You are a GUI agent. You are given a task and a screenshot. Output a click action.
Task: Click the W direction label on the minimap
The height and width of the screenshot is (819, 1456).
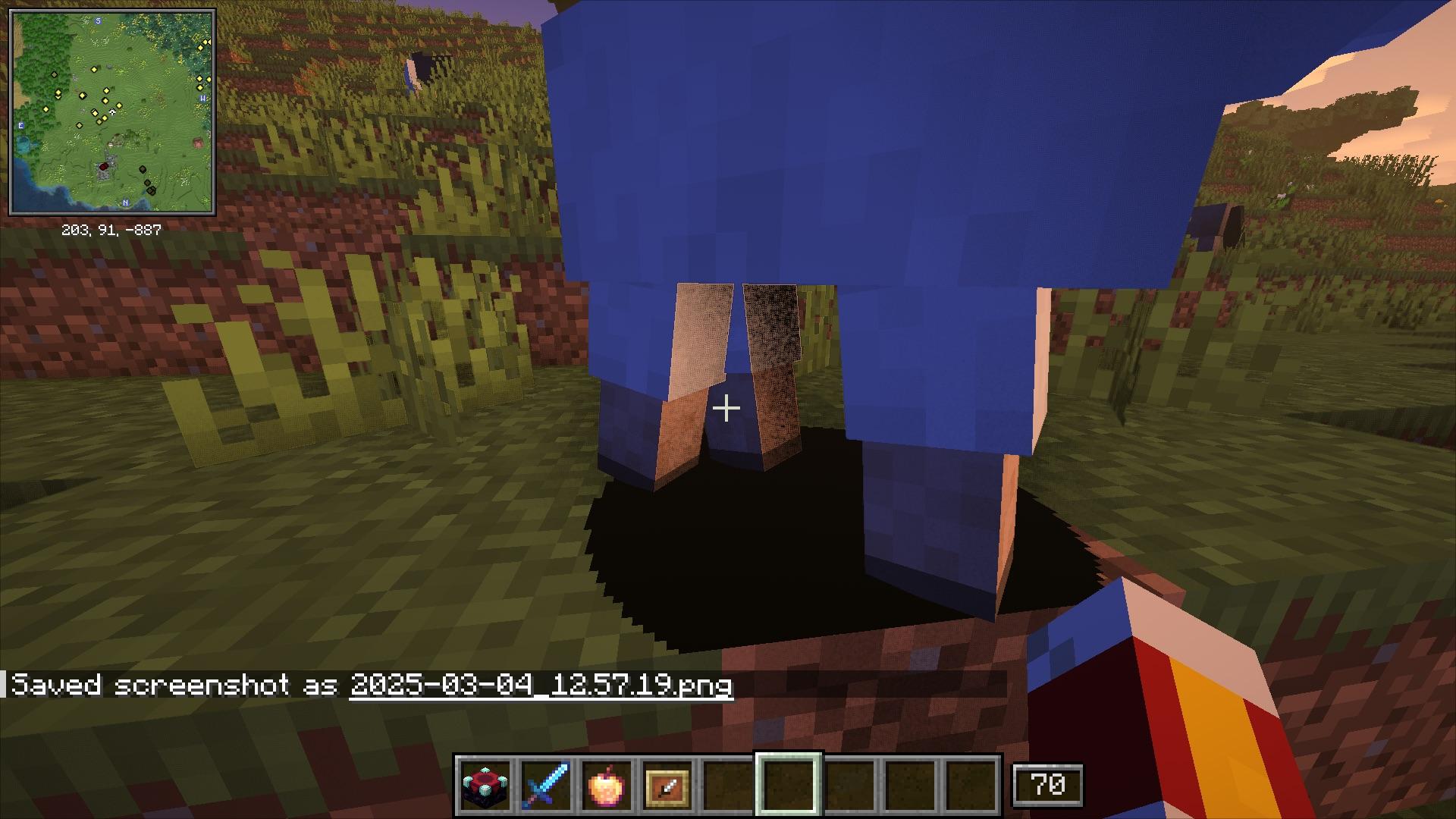point(202,98)
